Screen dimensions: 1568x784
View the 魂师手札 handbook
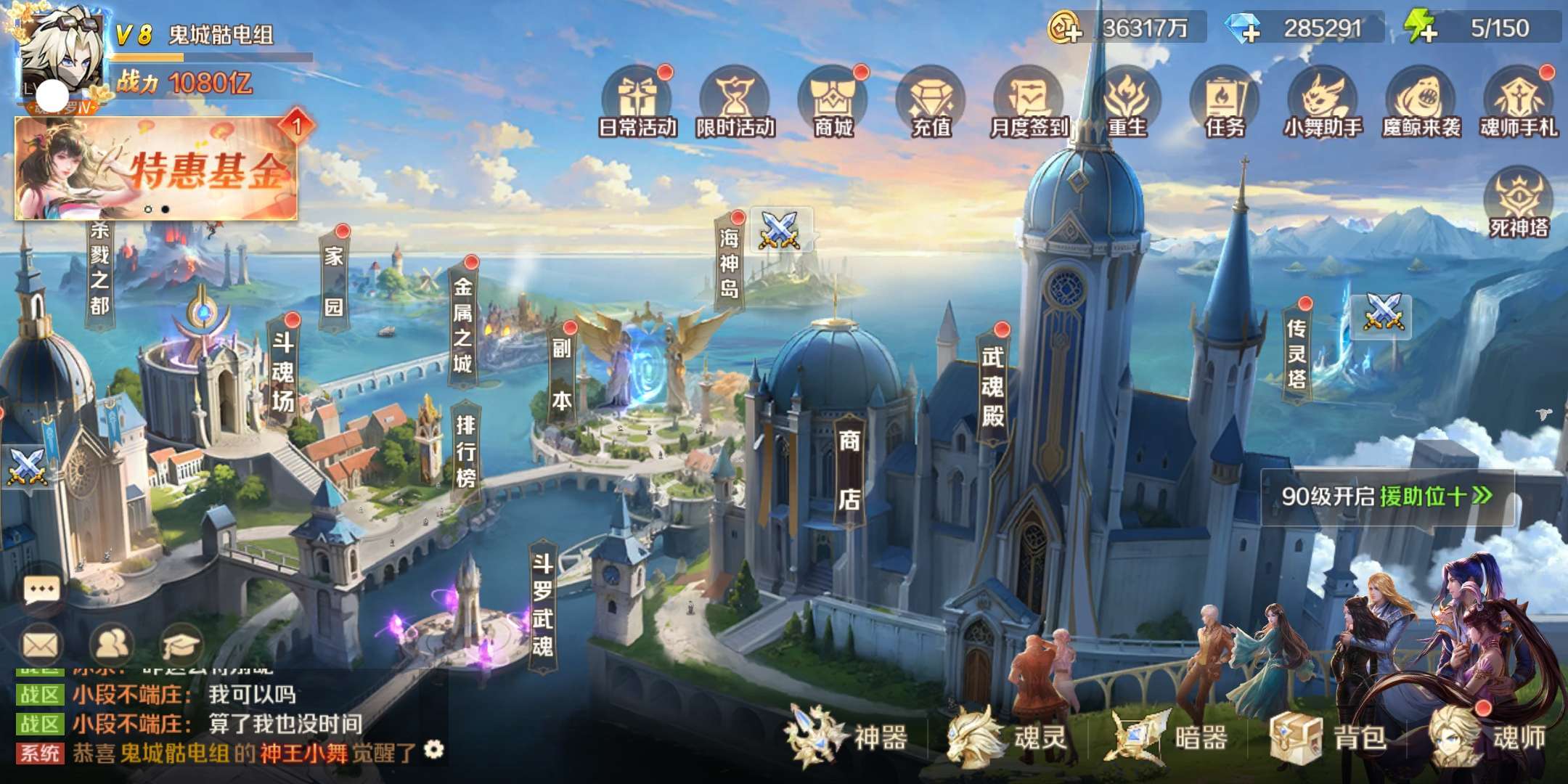pyautogui.click(x=1519, y=103)
